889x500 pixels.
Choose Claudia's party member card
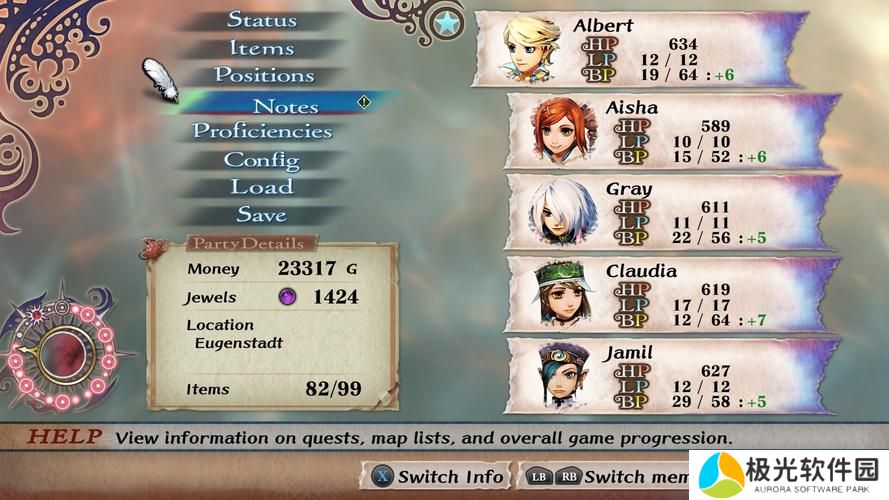pos(672,294)
